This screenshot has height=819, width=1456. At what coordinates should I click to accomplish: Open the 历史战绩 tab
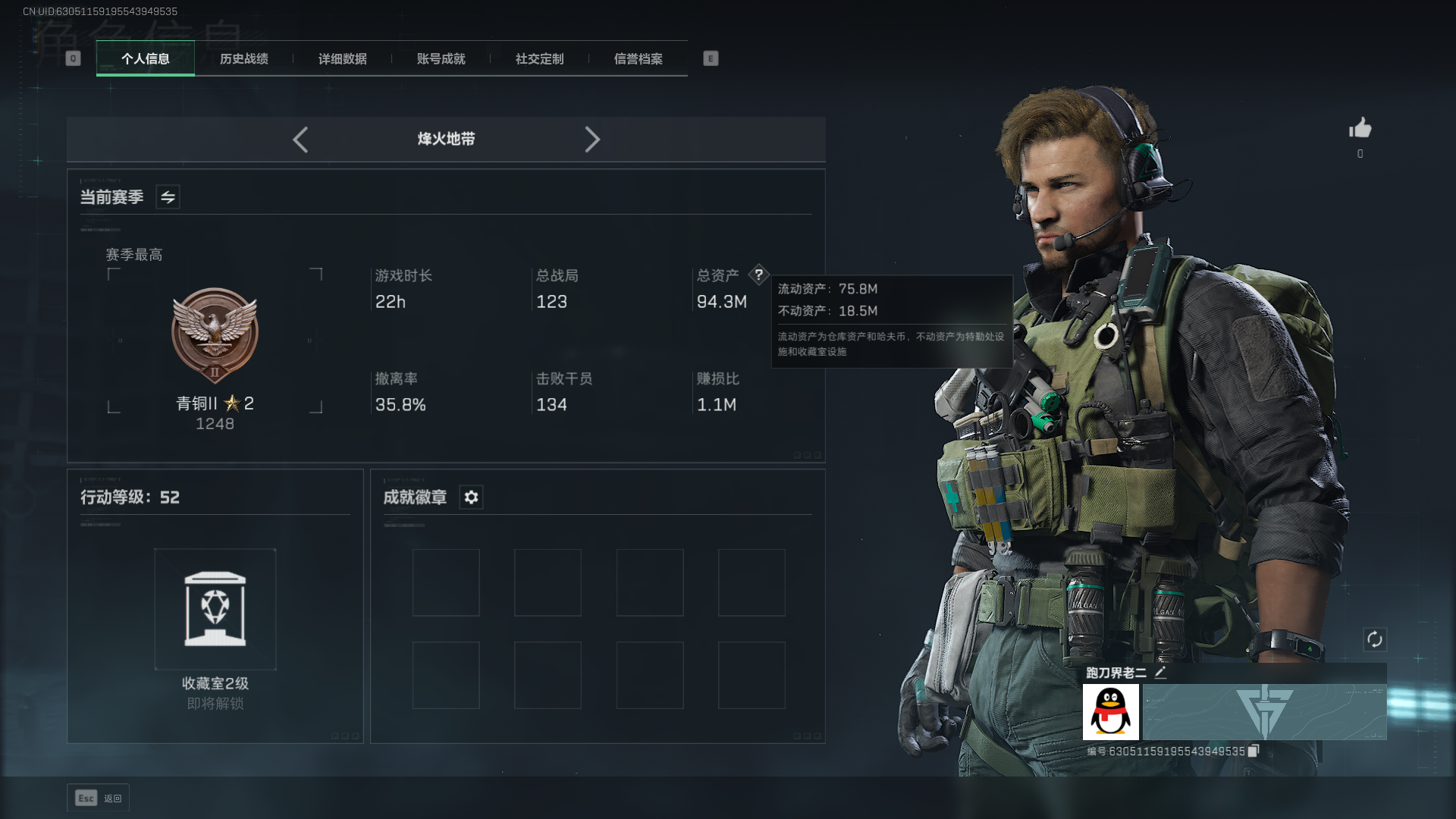pos(243,58)
